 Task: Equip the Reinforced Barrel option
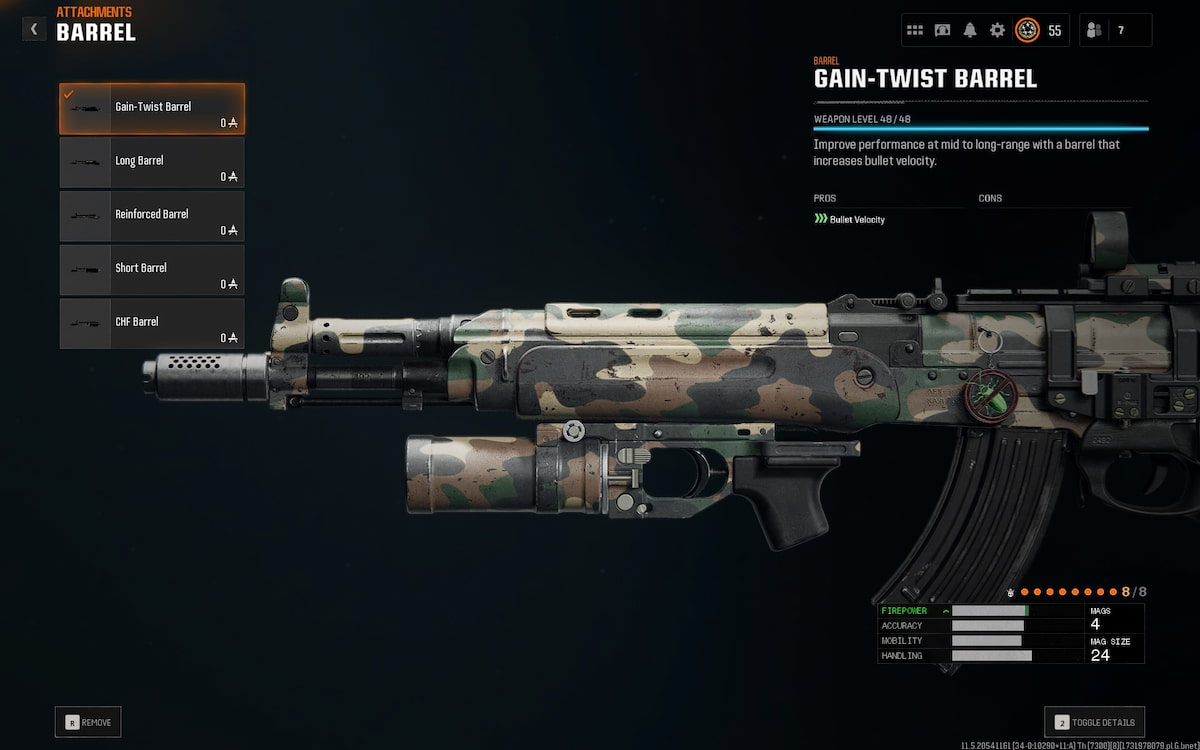pyautogui.click(x=152, y=216)
